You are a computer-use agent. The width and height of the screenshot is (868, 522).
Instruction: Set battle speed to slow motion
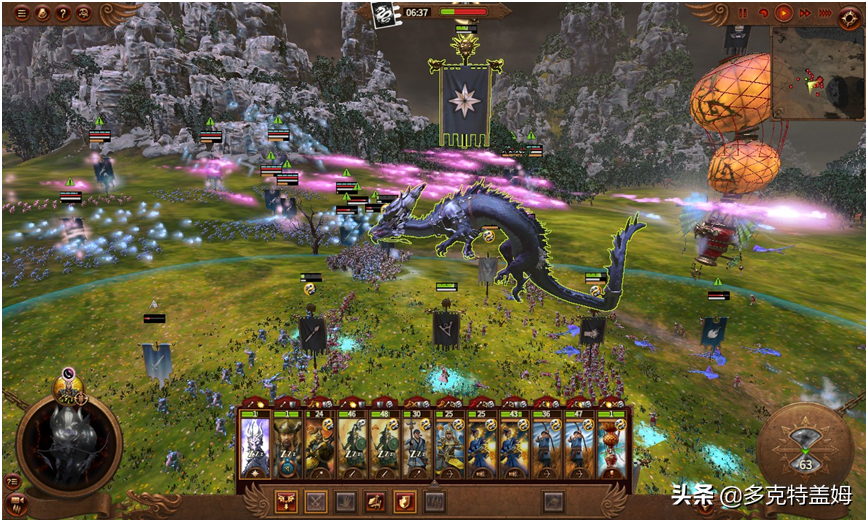coord(763,13)
